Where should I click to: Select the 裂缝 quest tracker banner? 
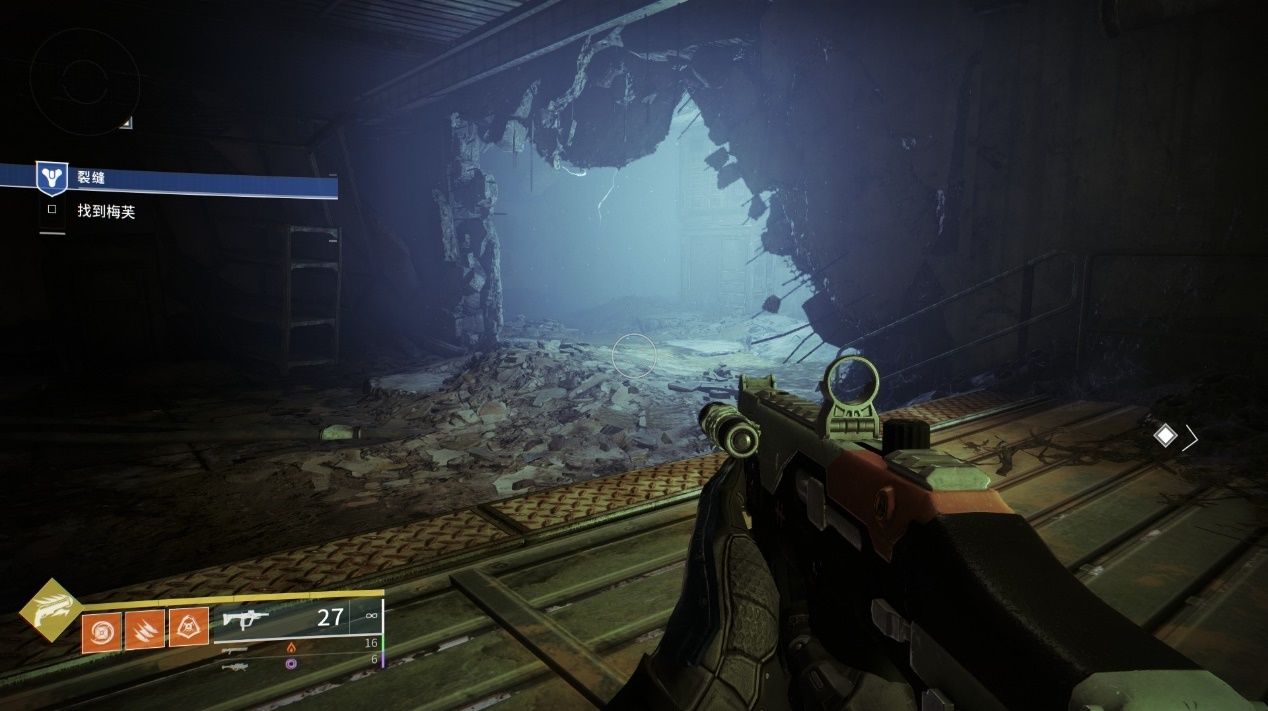click(x=180, y=179)
